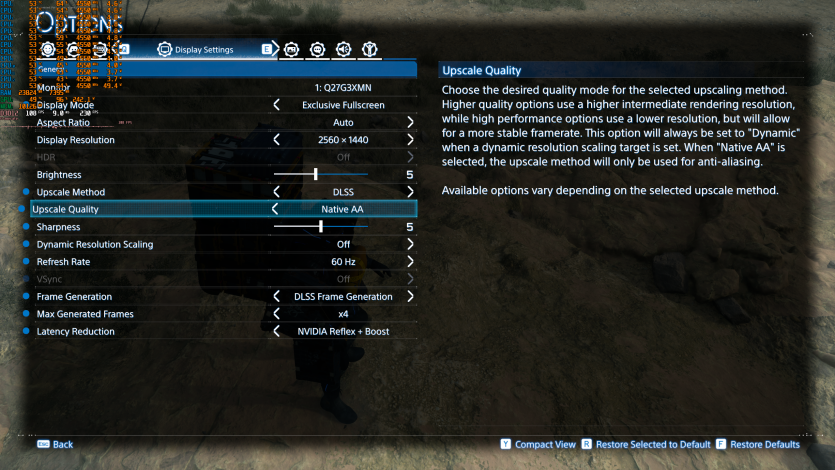Select the controller settings tab
Screen dimensions: 835x470
[x=75, y=48]
